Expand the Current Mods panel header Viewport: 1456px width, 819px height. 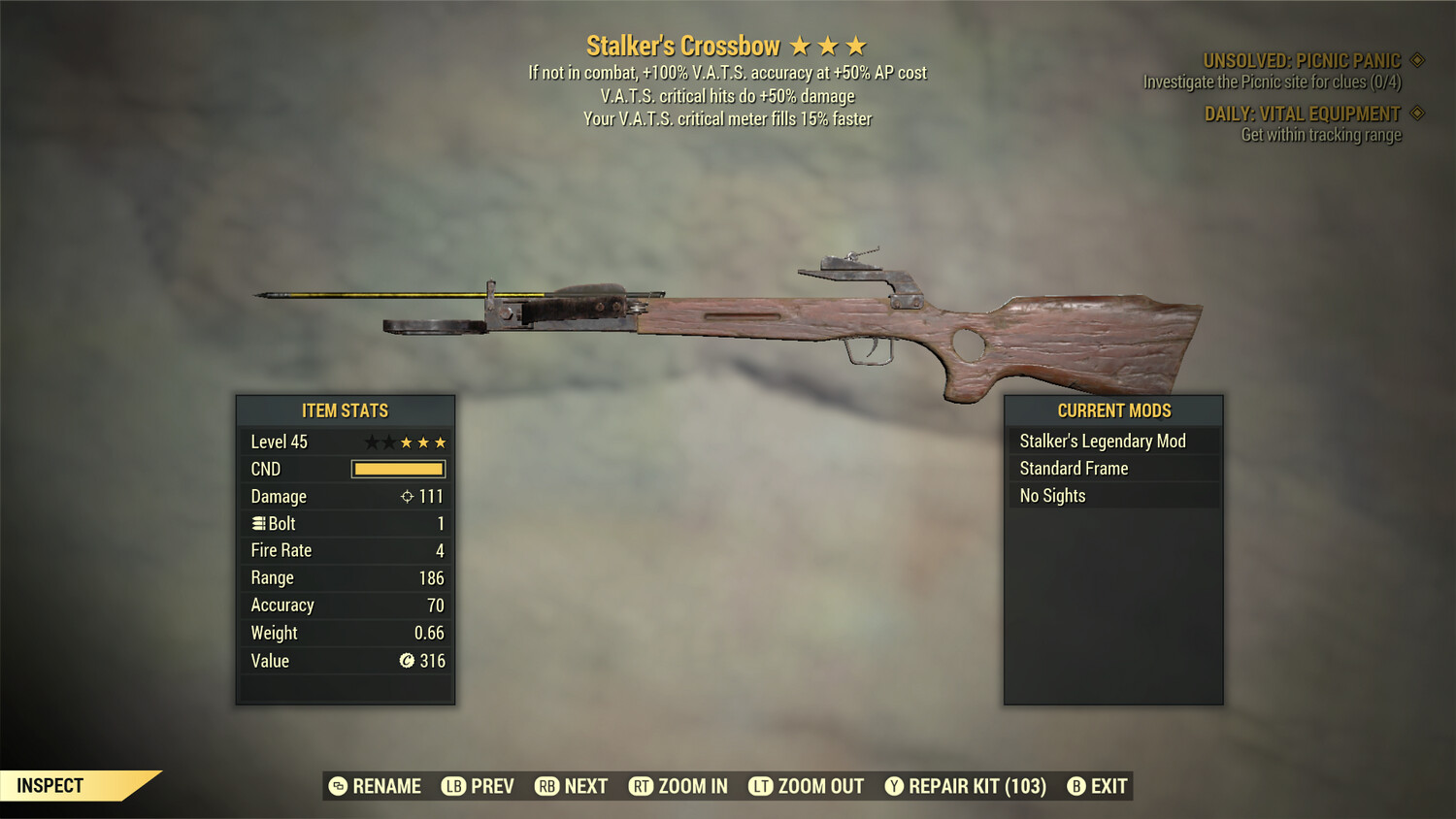(x=1113, y=410)
